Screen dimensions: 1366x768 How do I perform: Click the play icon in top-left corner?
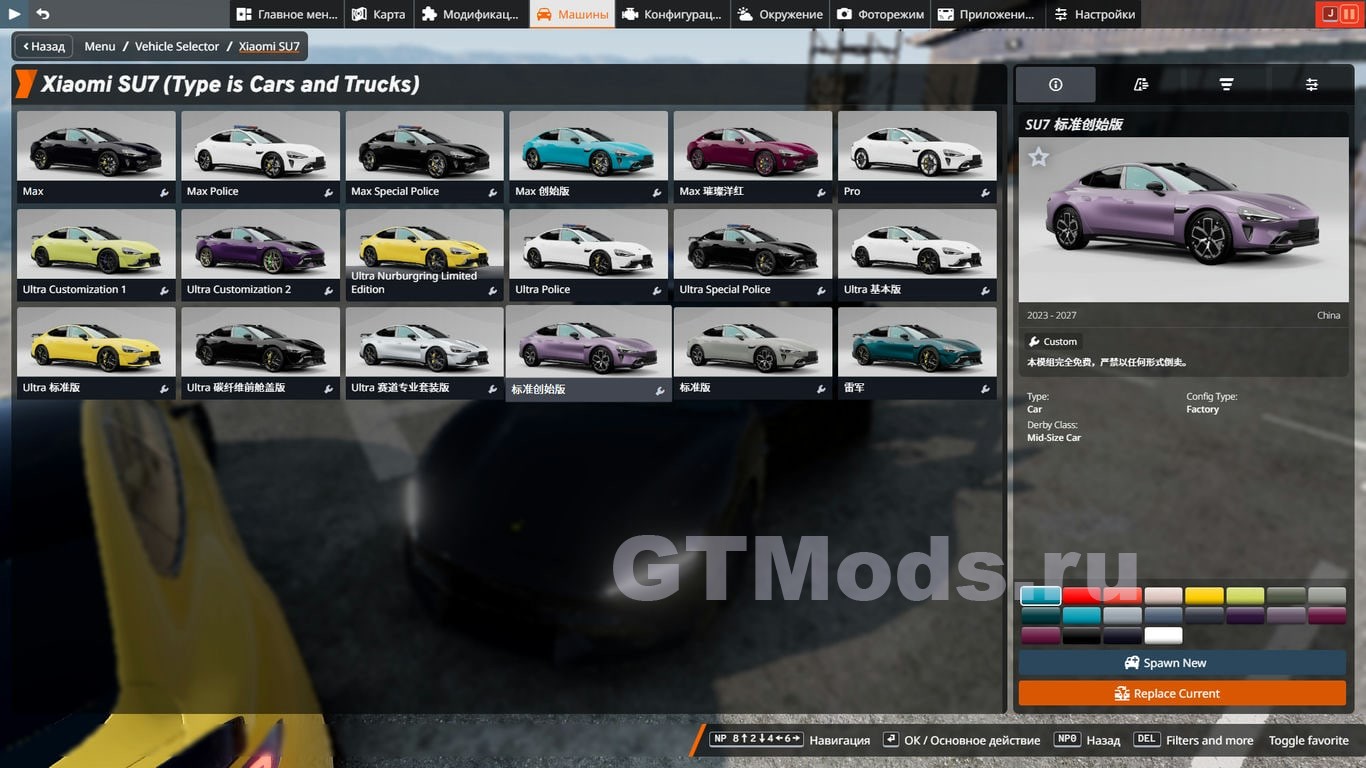coord(15,14)
